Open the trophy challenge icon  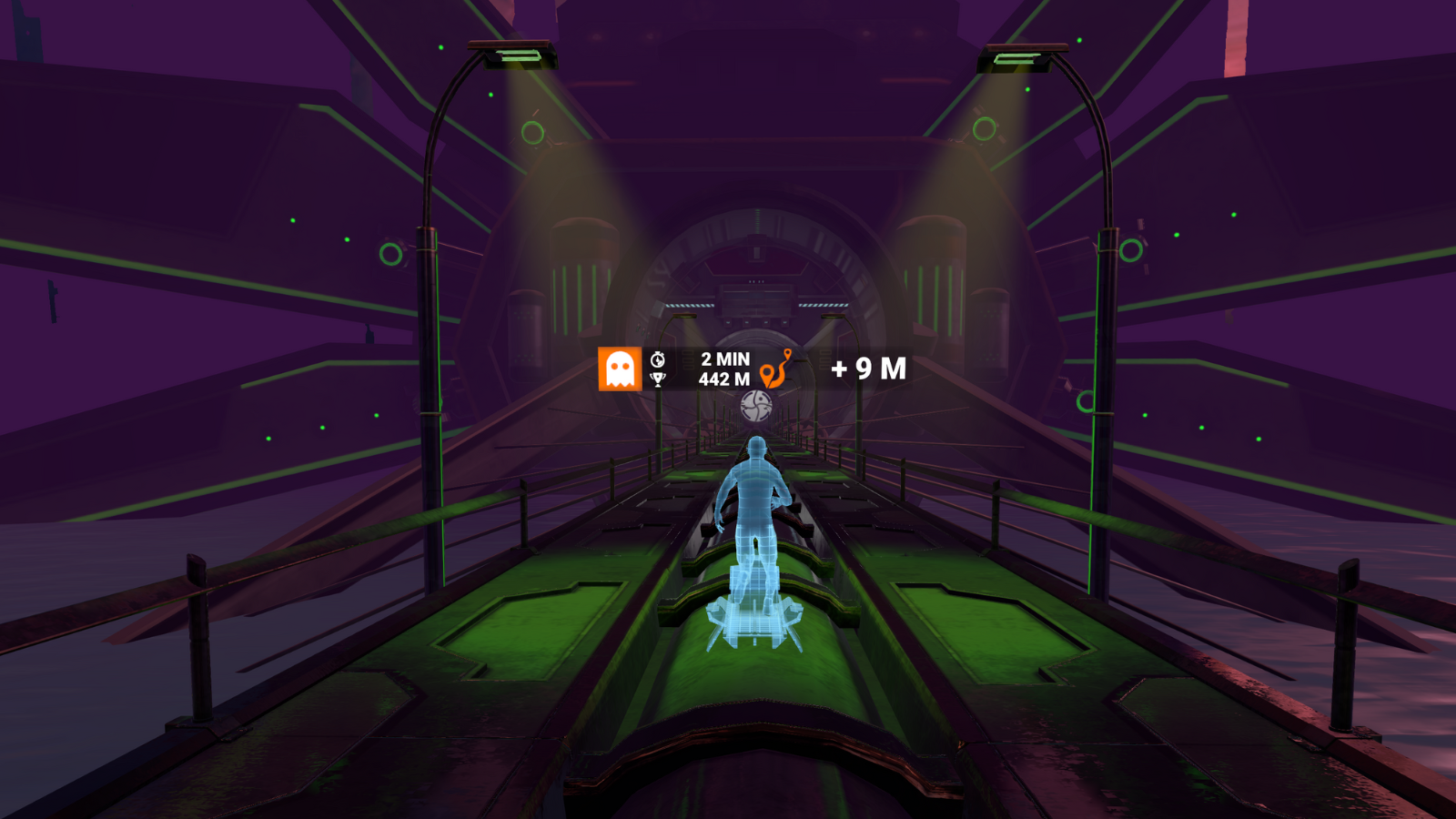658,380
